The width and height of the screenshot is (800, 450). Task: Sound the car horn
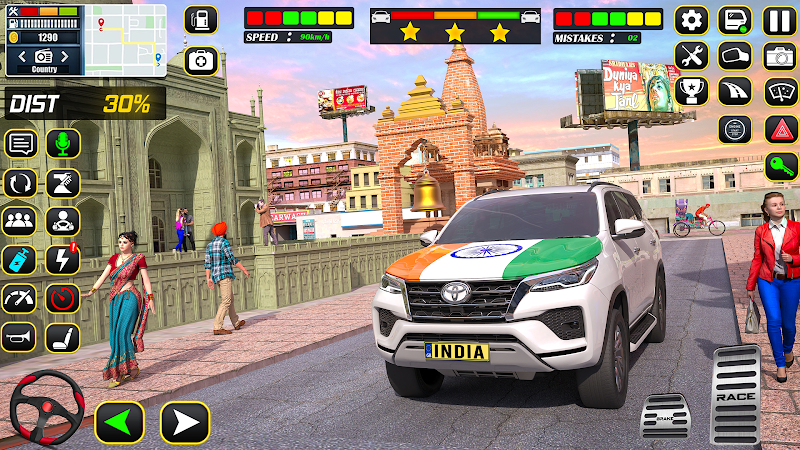pyautogui.click(x=19, y=337)
